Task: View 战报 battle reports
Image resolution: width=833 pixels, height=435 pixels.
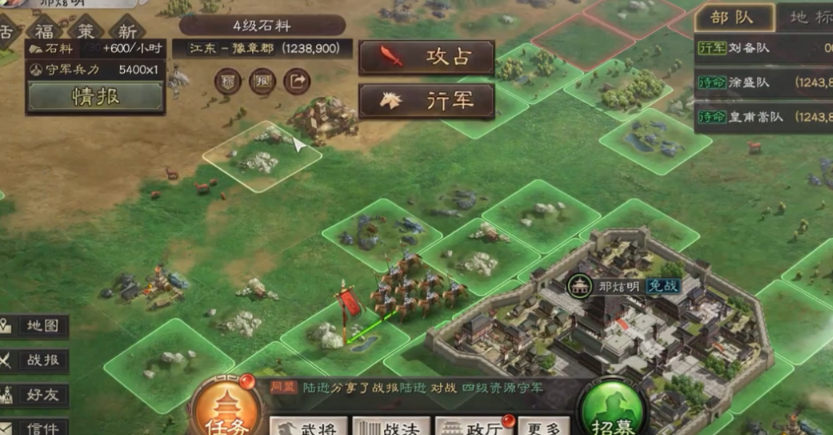Action: (36, 360)
